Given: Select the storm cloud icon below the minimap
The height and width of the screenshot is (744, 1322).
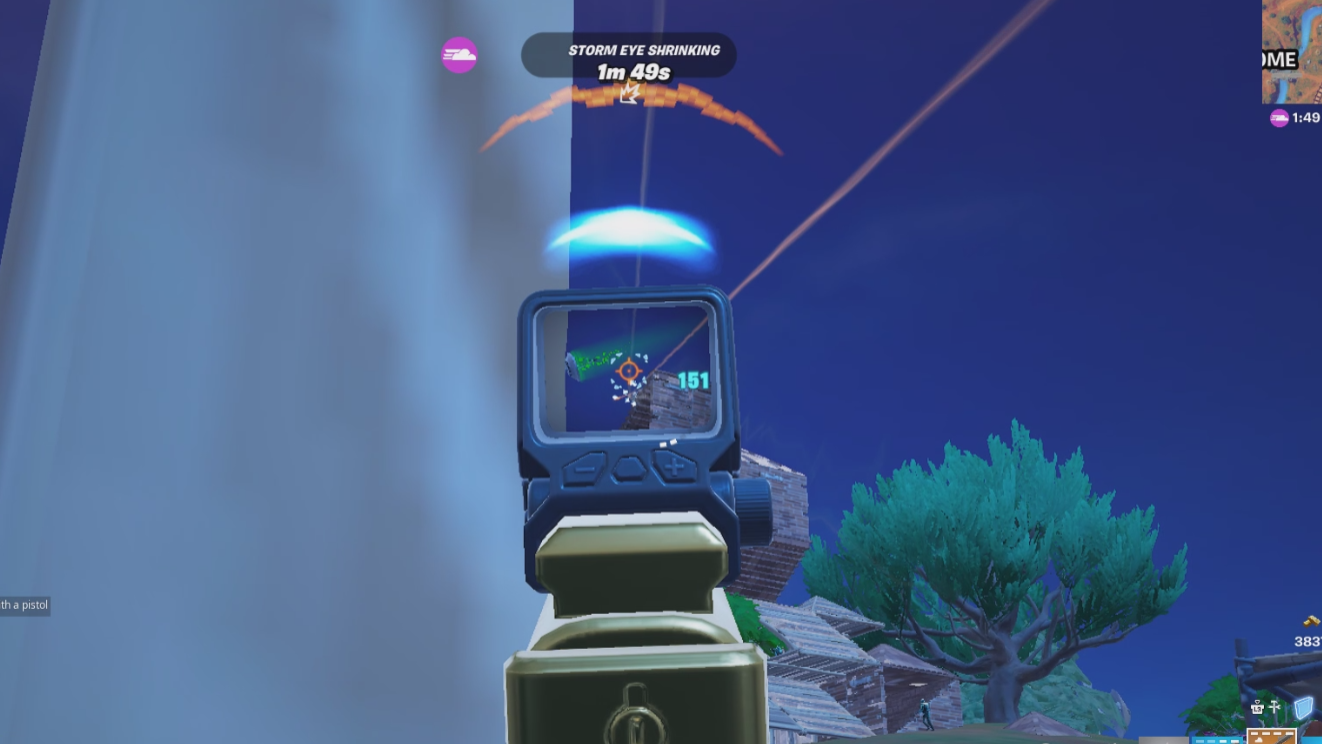Looking at the screenshot, I should pyautogui.click(x=1279, y=117).
